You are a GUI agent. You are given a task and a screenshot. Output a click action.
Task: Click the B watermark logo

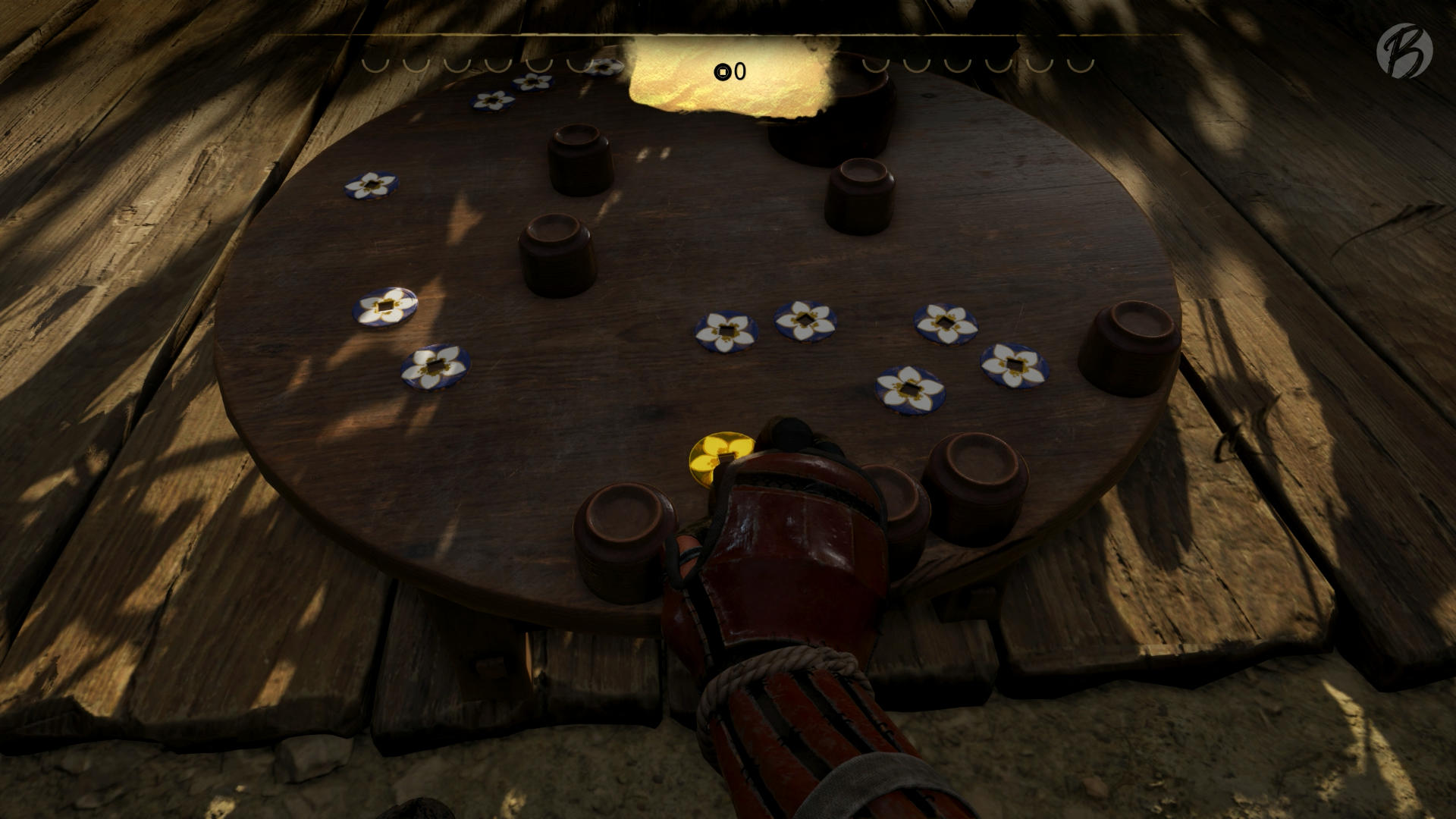point(1404,49)
